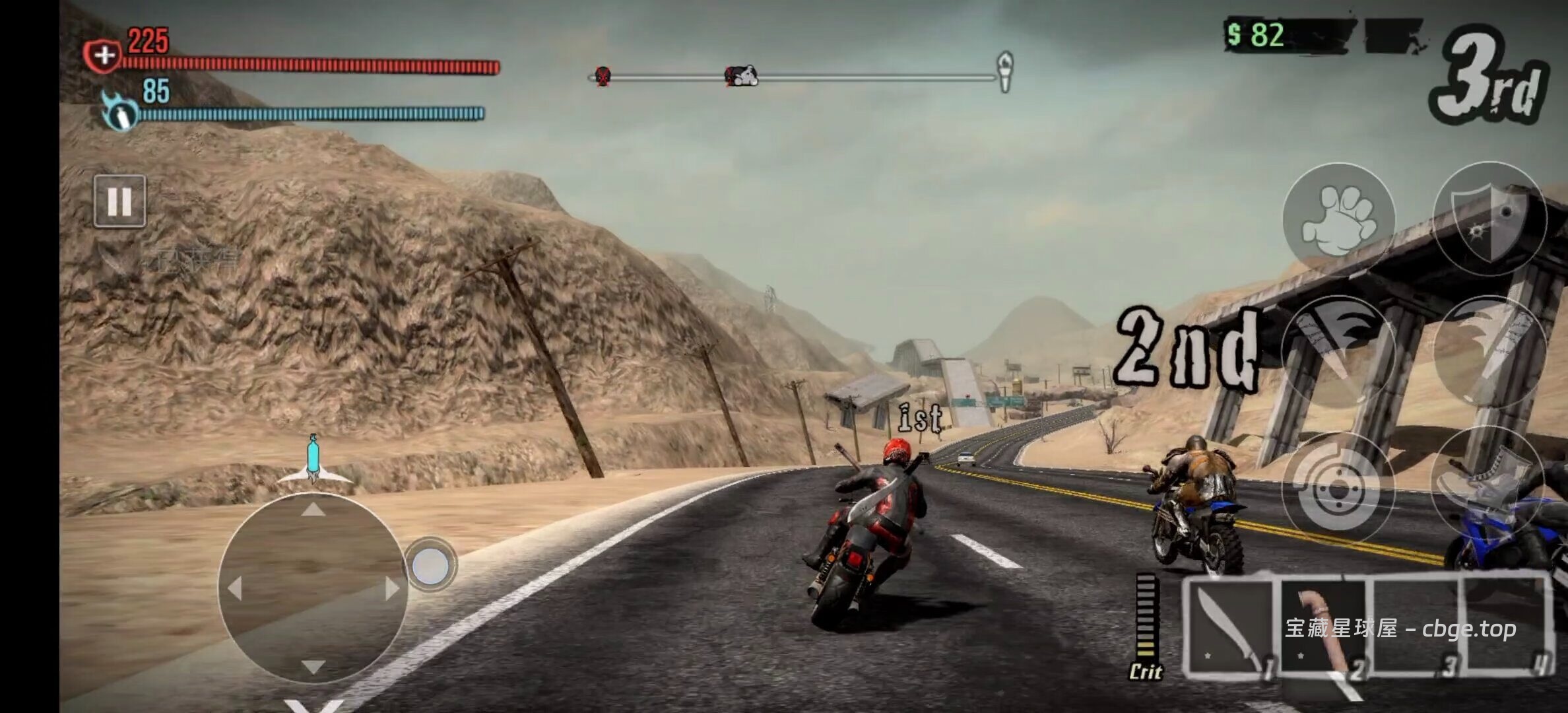Tap the white circular knob beside the steering pad
Screen dimensions: 1568x713
pyautogui.click(x=430, y=565)
